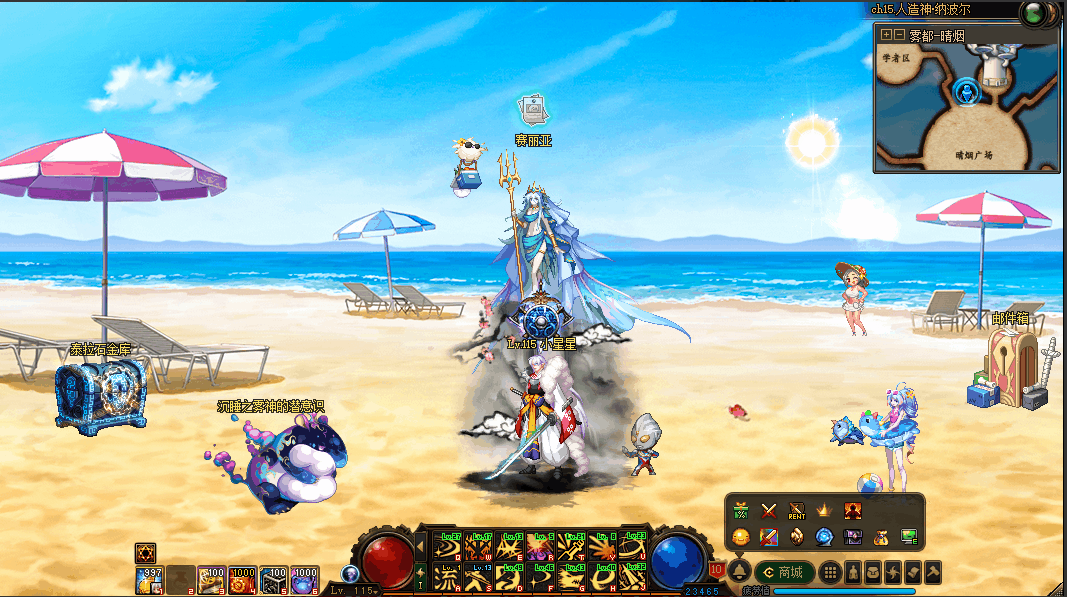Open the quest scroll icon

(x=912, y=572)
